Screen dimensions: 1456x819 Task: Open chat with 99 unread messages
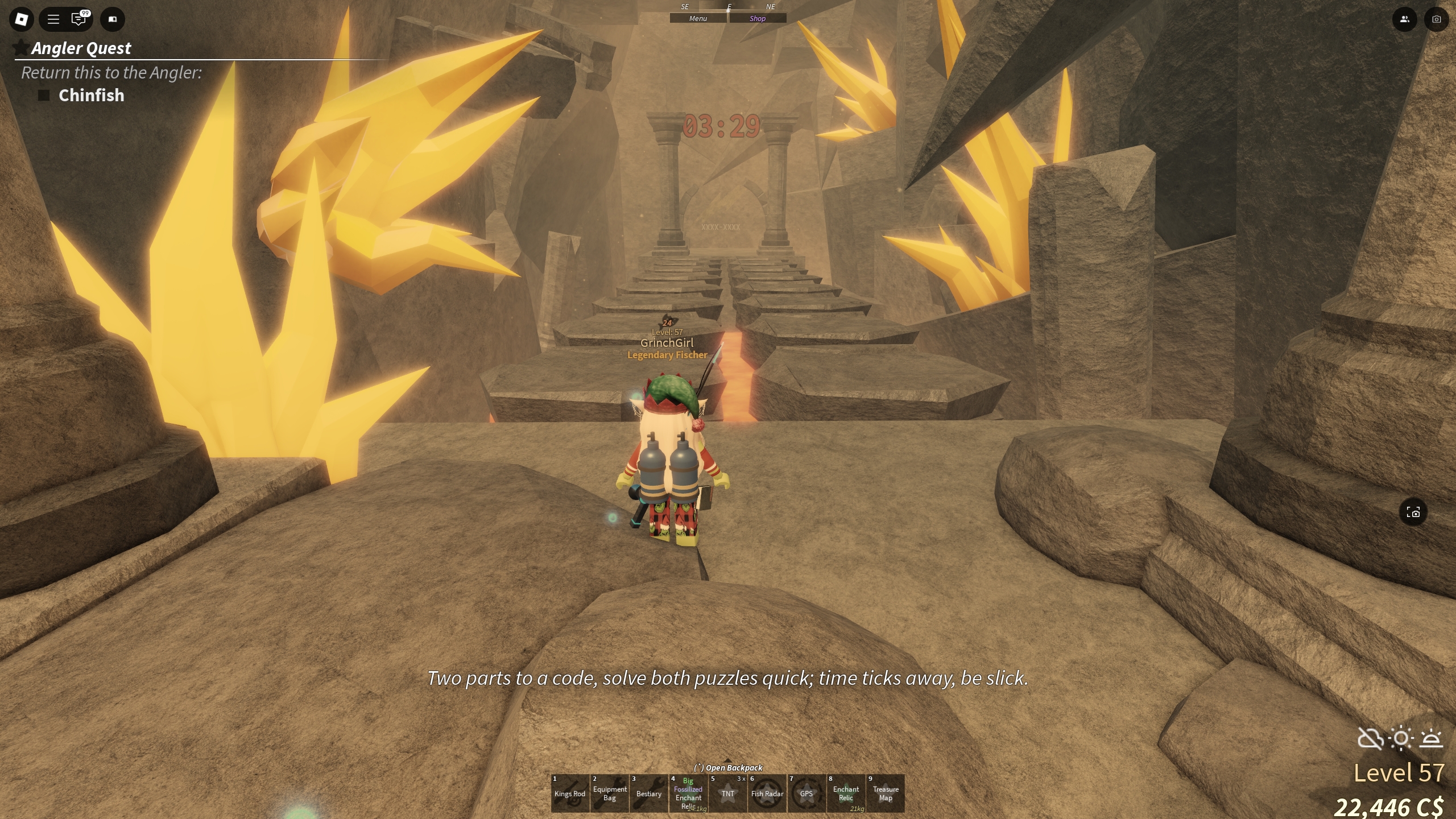(79, 19)
